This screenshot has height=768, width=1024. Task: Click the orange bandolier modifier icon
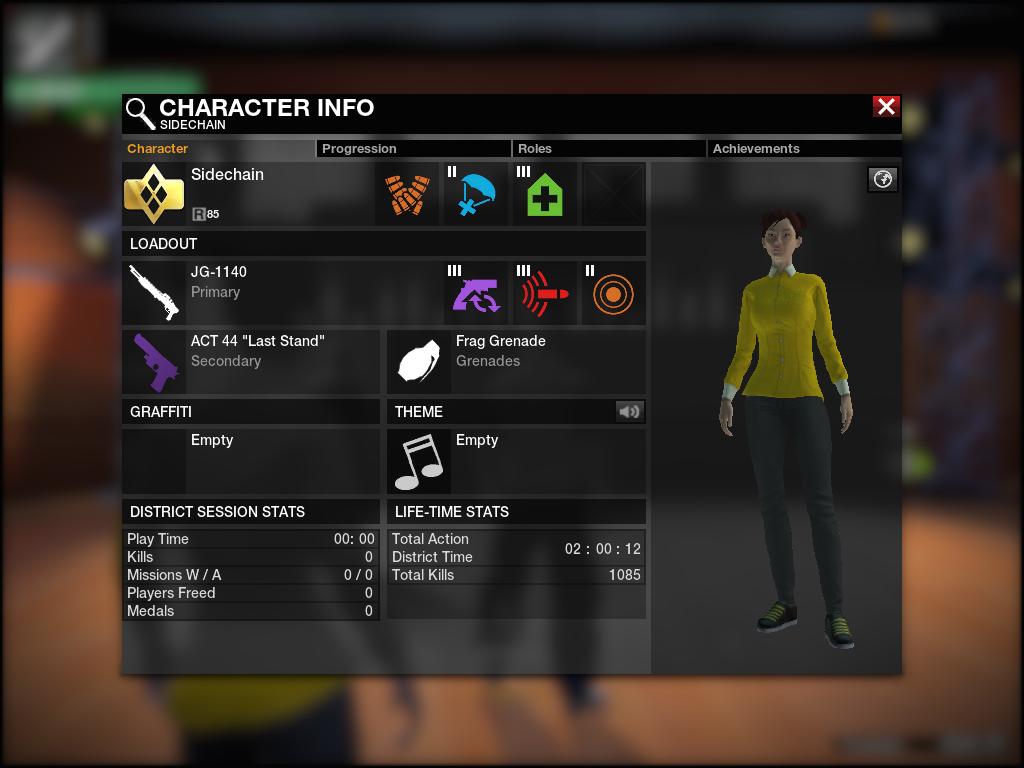click(409, 194)
